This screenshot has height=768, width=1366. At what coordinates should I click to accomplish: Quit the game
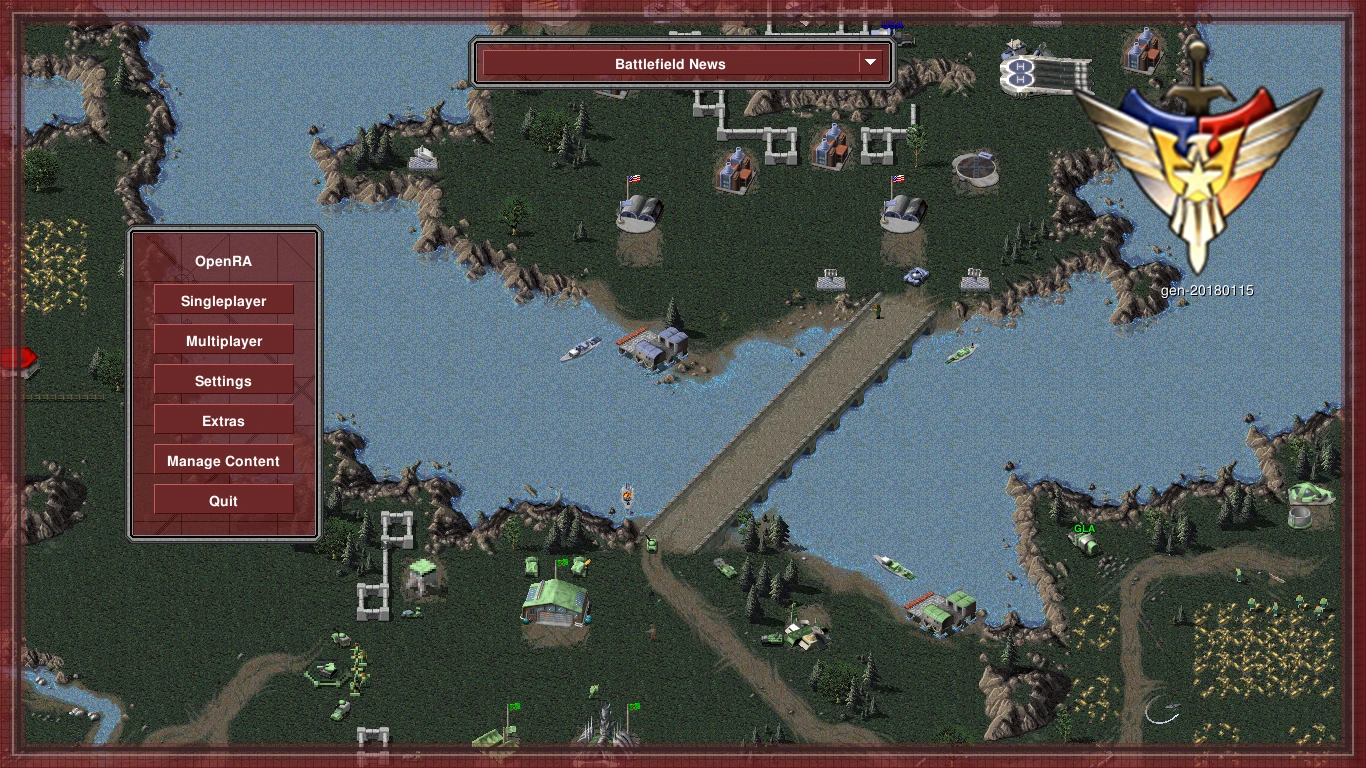coord(223,501)
